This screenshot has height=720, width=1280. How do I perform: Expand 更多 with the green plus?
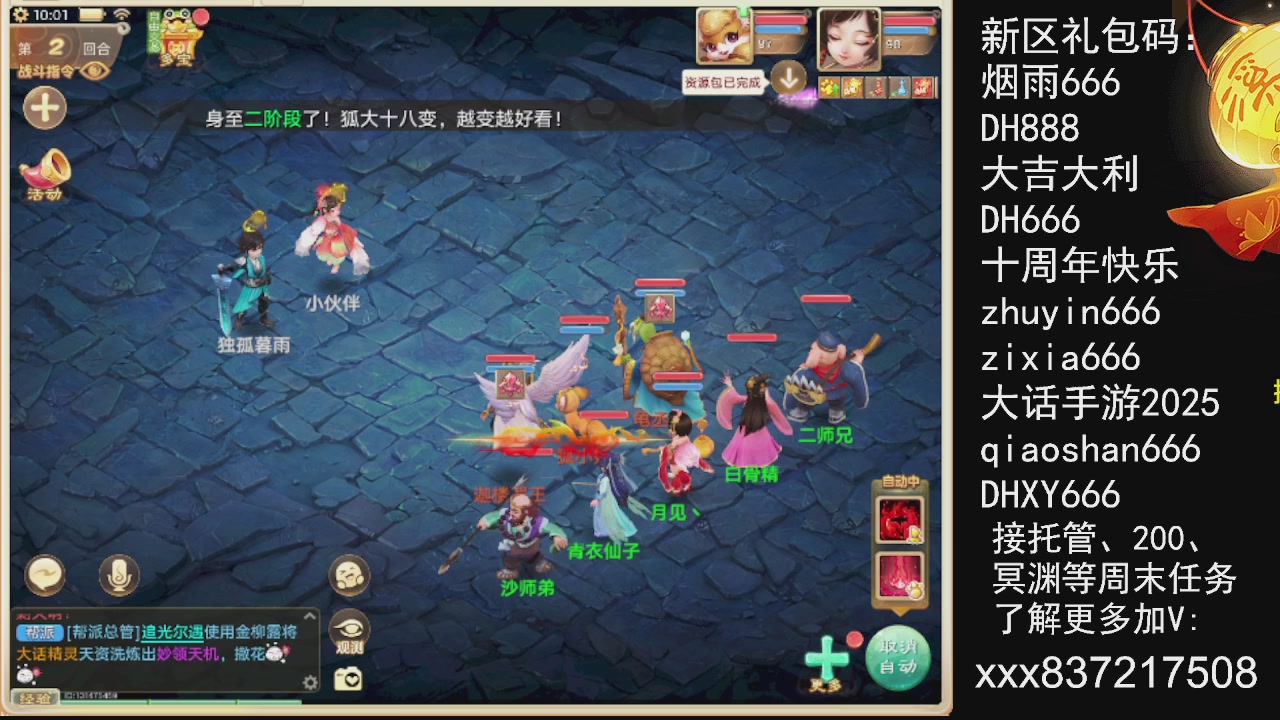click(828, 659)
